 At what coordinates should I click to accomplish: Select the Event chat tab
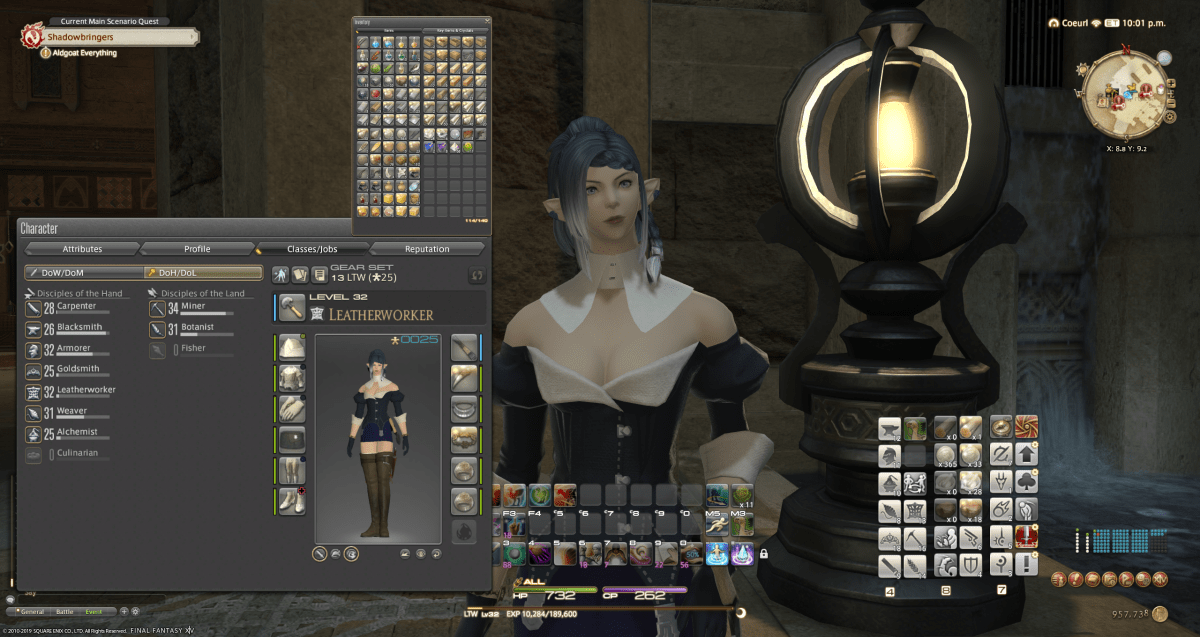coord(94,610)
